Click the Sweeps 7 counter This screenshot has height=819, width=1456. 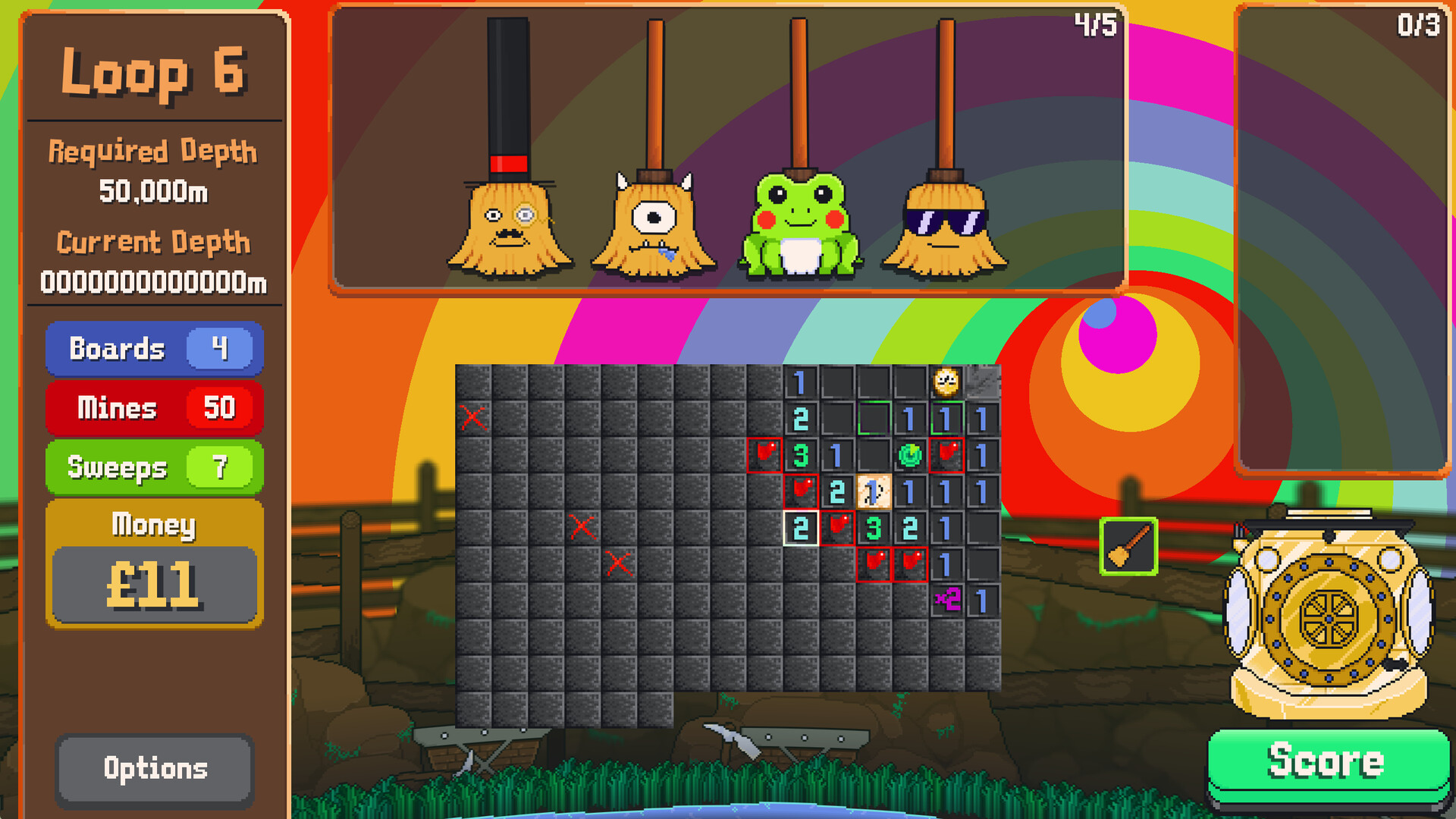[154, 468]
